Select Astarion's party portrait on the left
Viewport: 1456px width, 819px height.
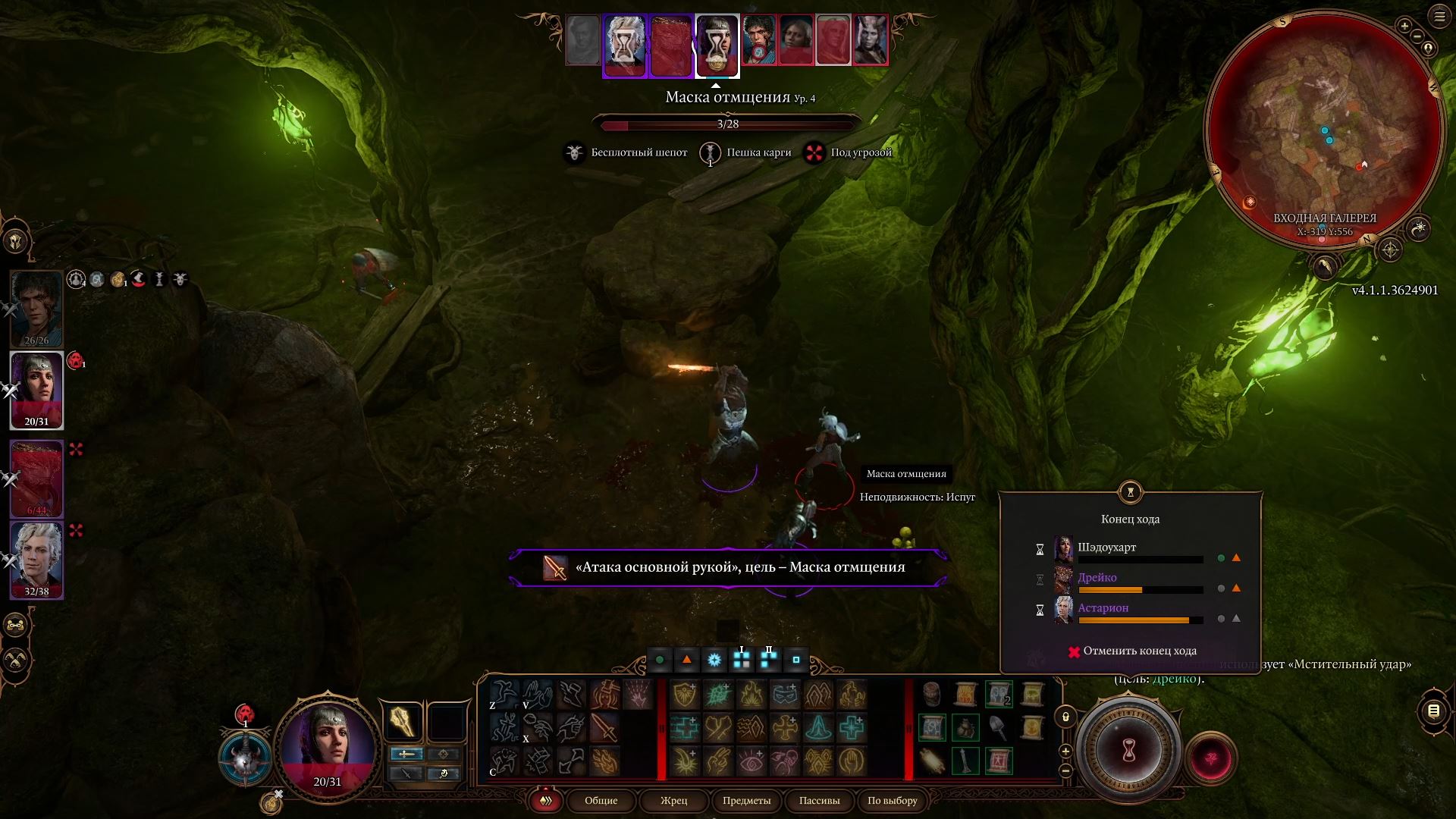36,560
